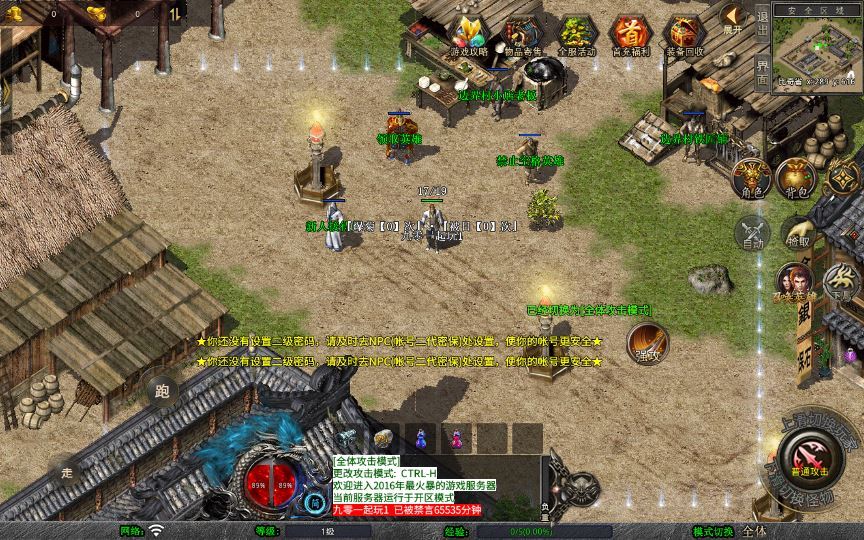Enable 自动 auto-combat with crossed swords
864x540 pixels.
pyautogui.click(x=752, y=233)
